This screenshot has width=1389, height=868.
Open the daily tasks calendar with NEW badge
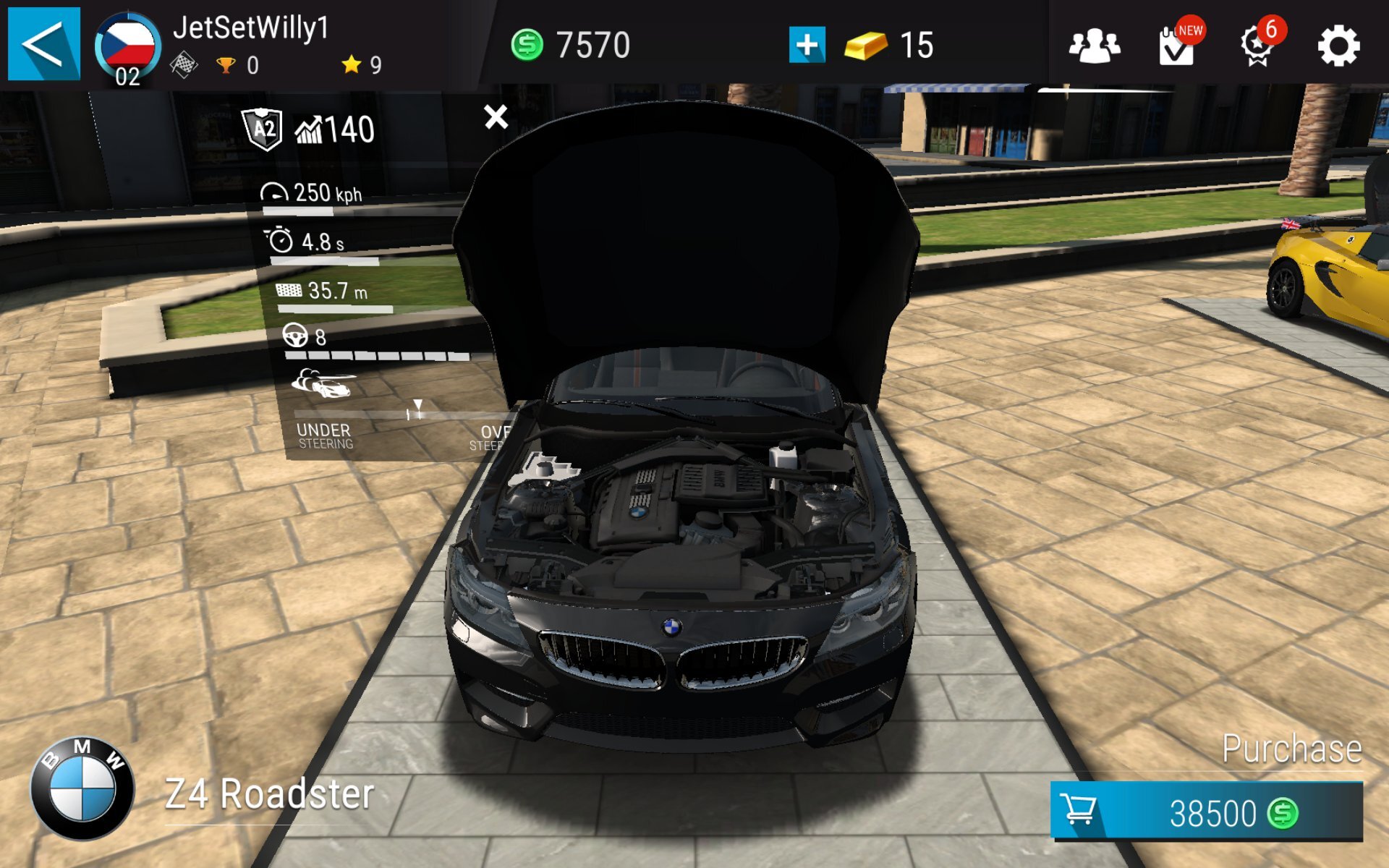click(1177, 46)
